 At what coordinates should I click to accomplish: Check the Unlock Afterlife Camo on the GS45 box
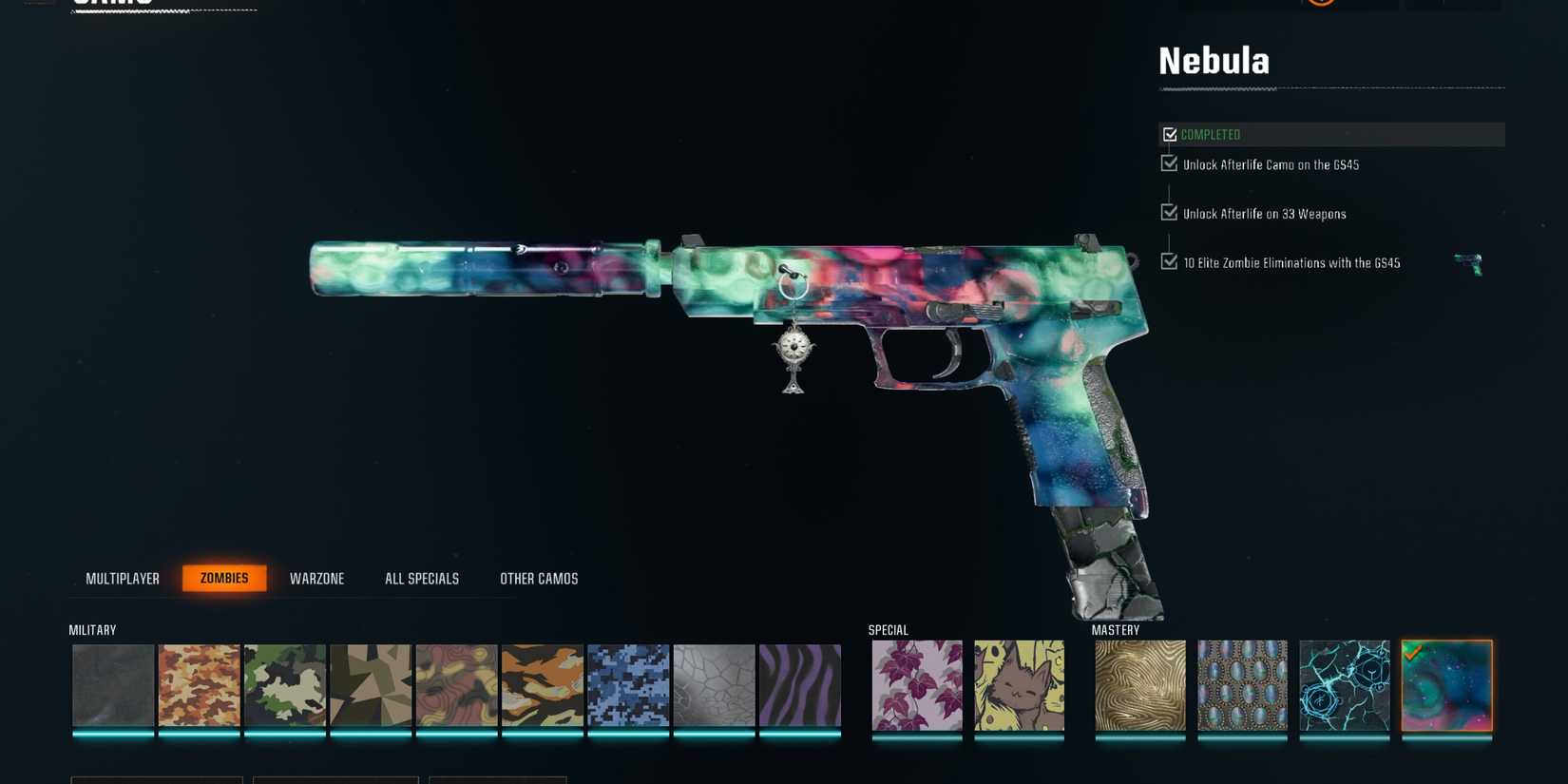coord(1170,163)
